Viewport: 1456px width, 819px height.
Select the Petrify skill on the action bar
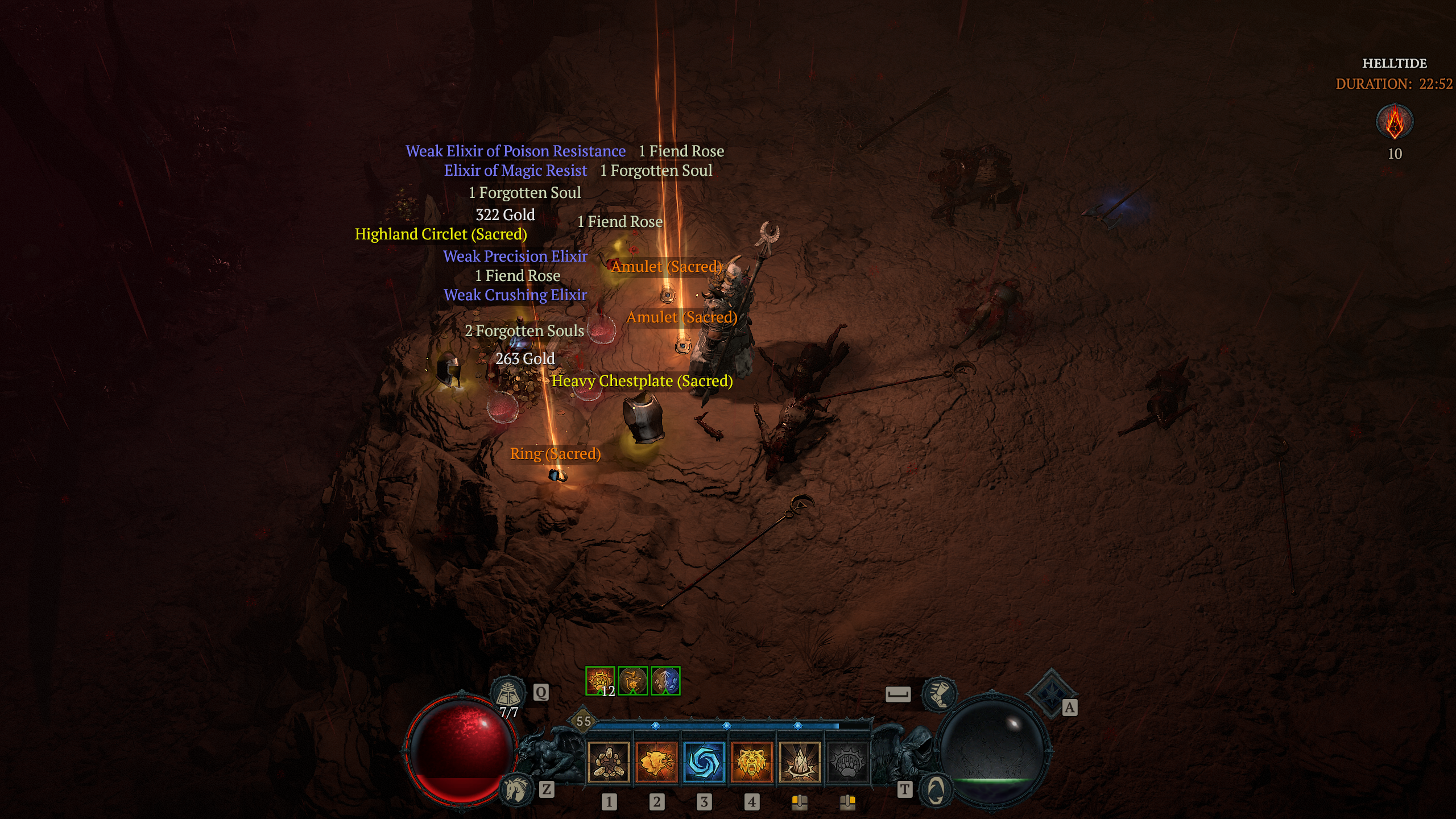pyautogui.click(x=801, y=764)
